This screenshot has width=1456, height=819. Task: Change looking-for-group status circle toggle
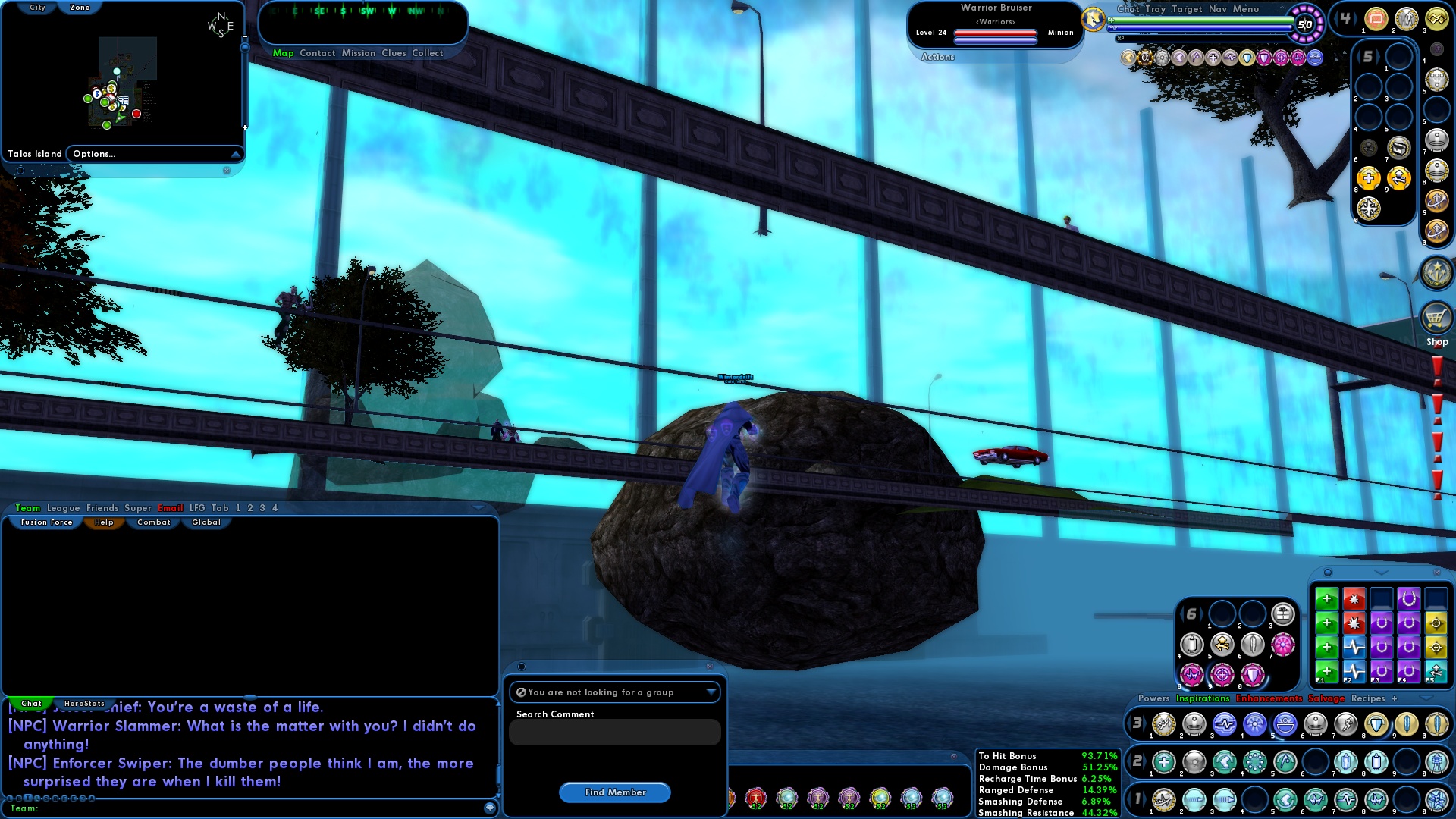pos(522,692)
